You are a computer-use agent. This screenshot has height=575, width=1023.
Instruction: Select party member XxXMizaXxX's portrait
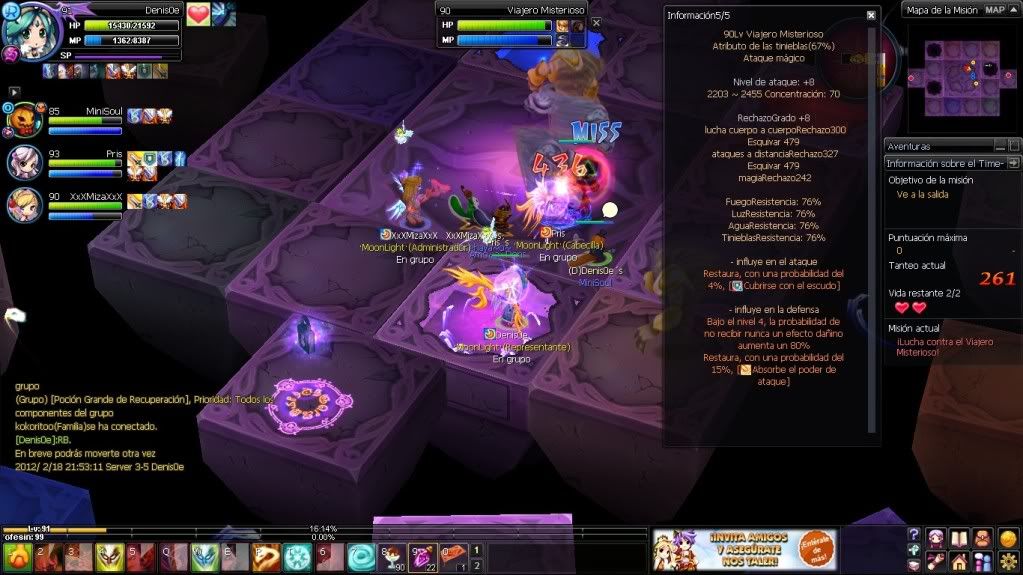tap(23, 202)
